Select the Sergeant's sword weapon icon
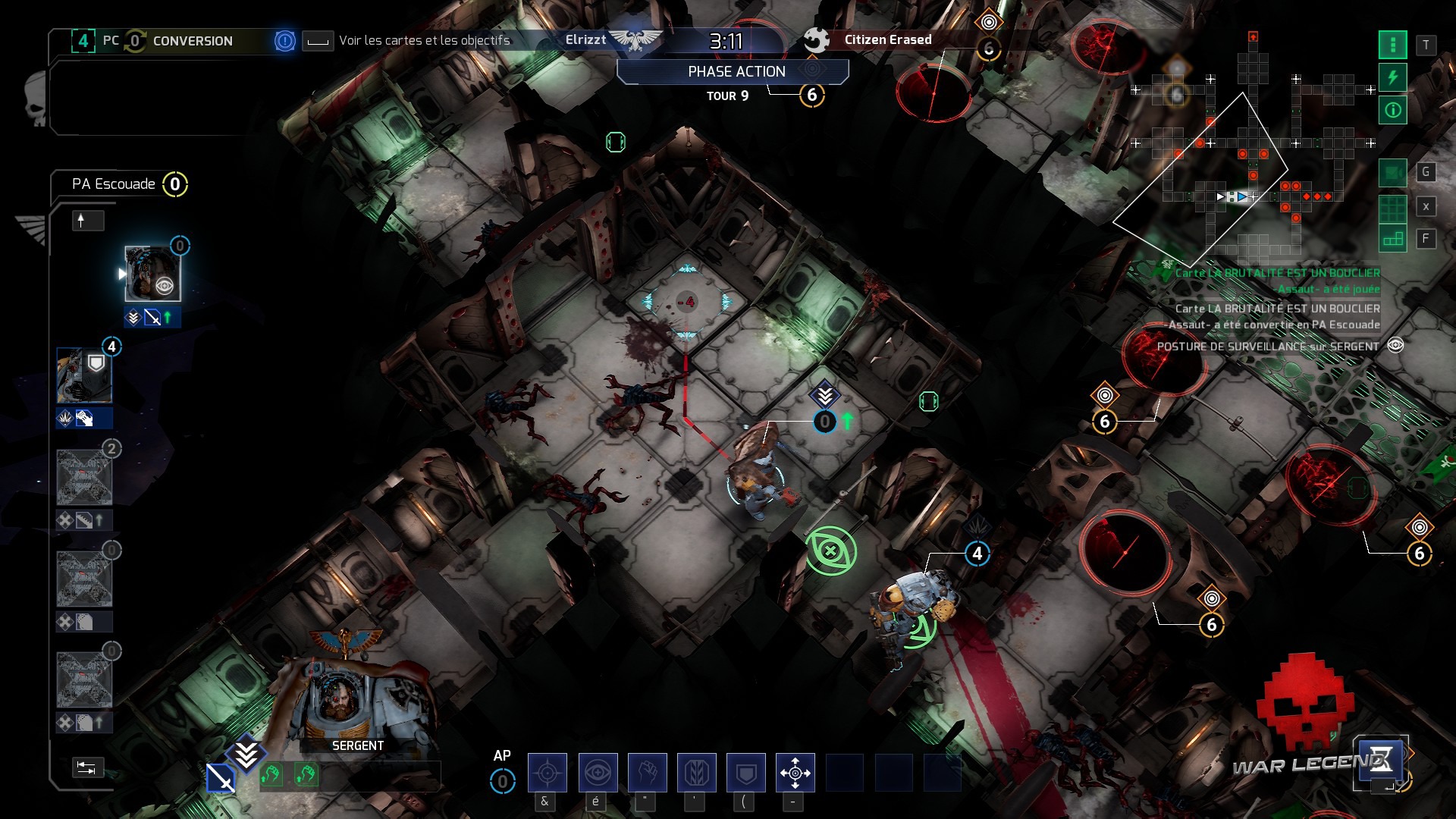Image resolution: width=1456 pixels, height=819 pixels. (221, 778)
